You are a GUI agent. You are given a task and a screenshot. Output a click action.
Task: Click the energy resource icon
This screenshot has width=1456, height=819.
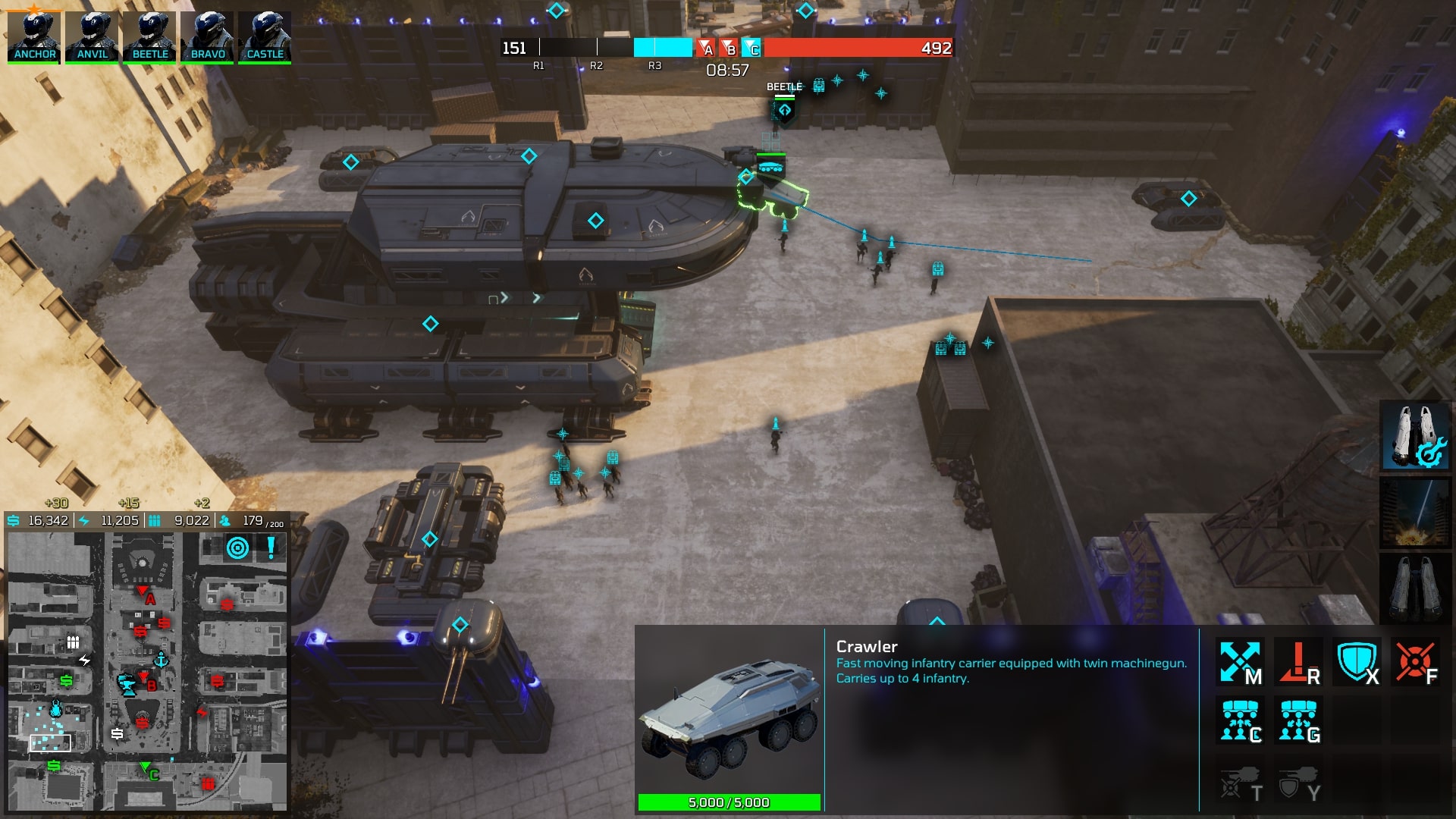click(82, 522)
